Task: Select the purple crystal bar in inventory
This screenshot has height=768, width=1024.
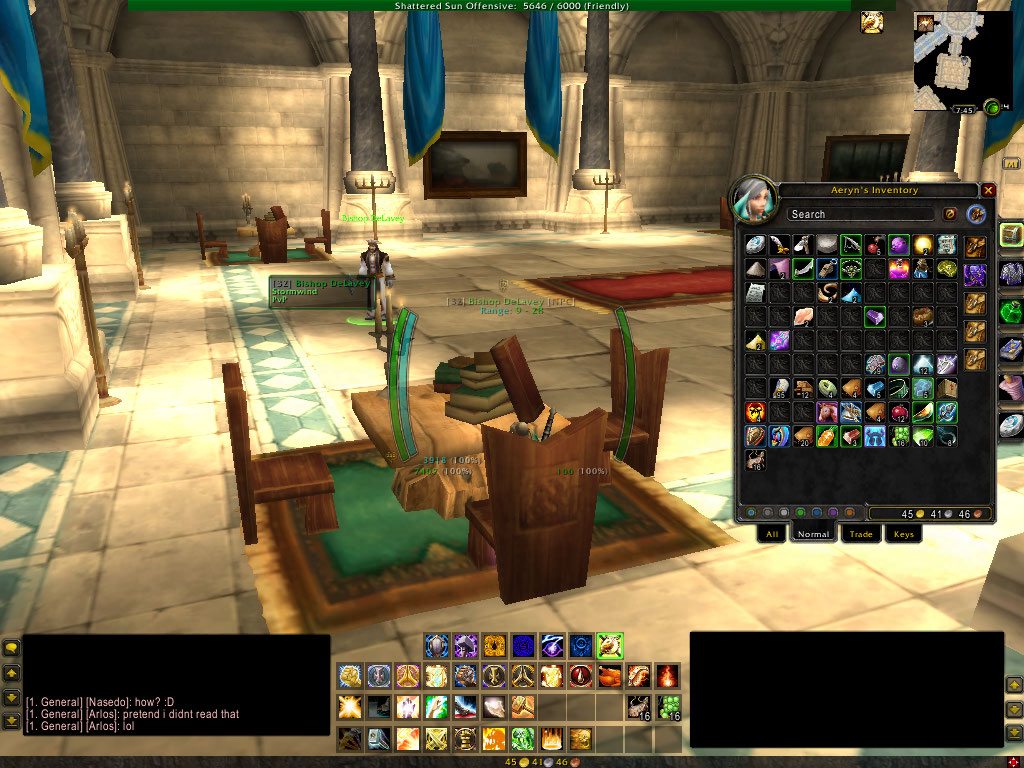Action: click(x=875, y=317)
